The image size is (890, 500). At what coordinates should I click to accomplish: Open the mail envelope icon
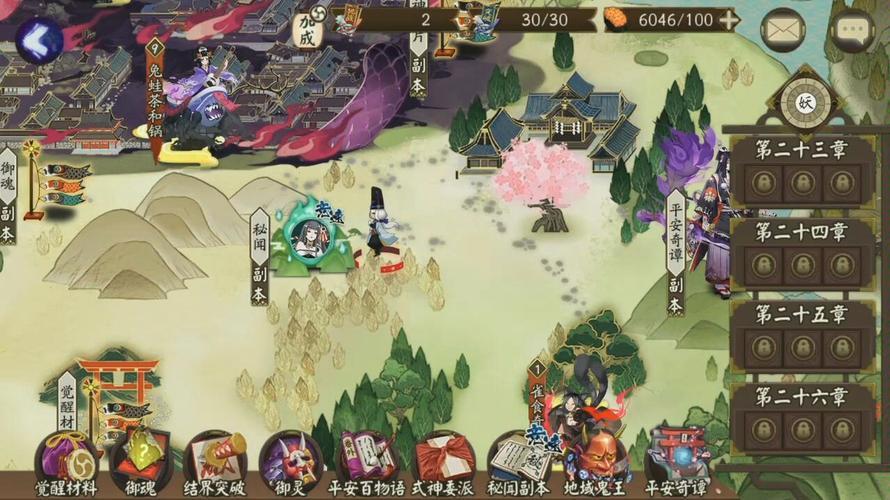click(782, 30)
